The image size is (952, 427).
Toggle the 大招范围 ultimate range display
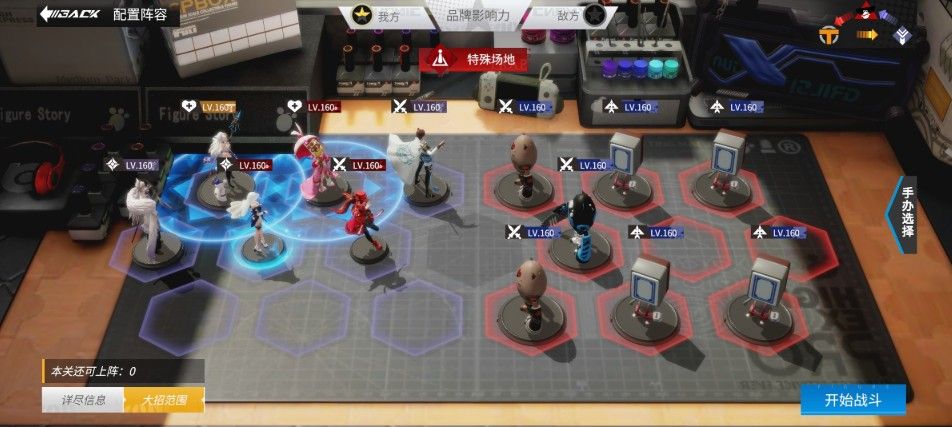[x=165, y=401]
